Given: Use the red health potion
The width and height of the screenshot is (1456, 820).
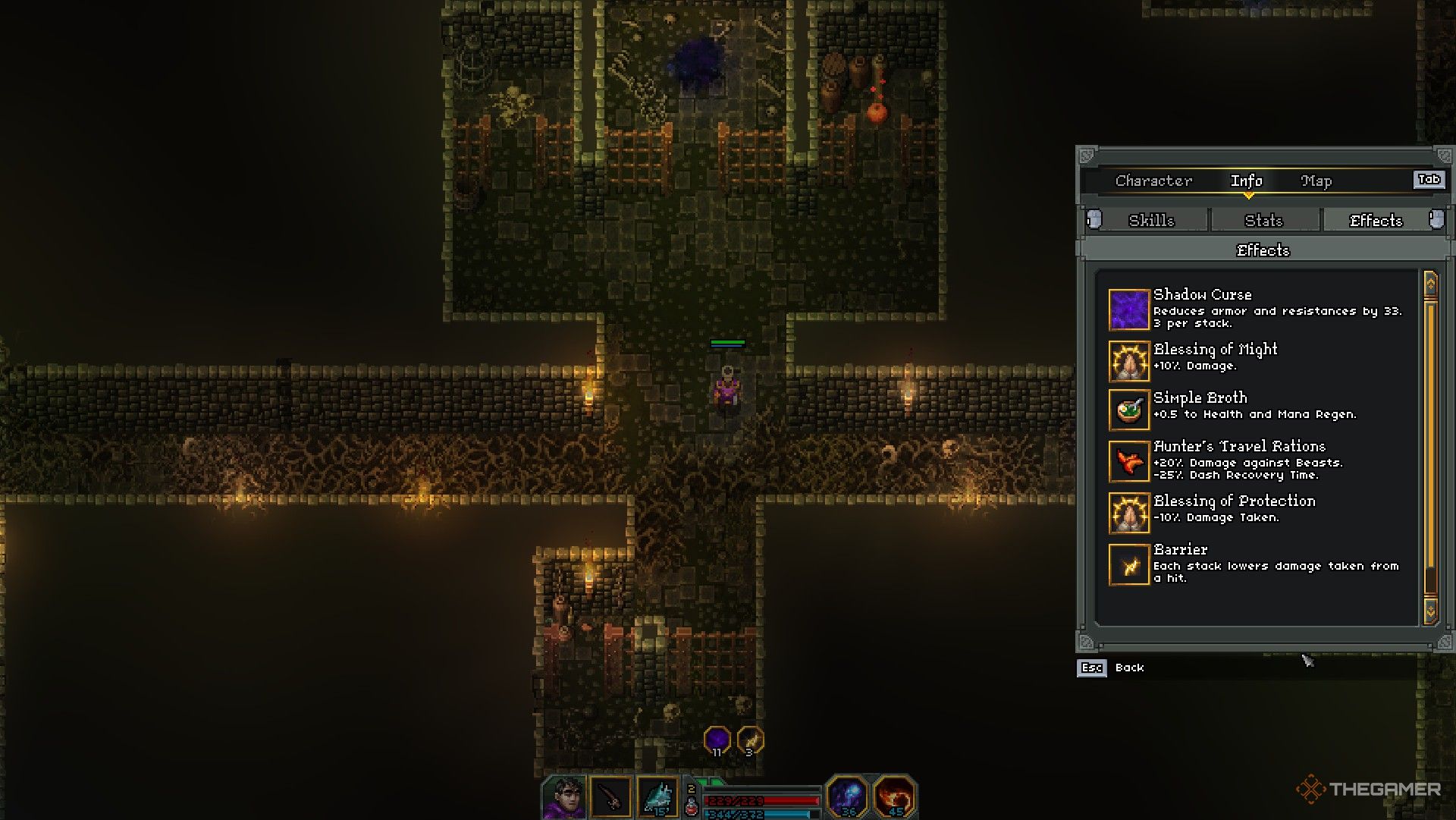Looking at the screenshot, I should (x=692, y=806).
